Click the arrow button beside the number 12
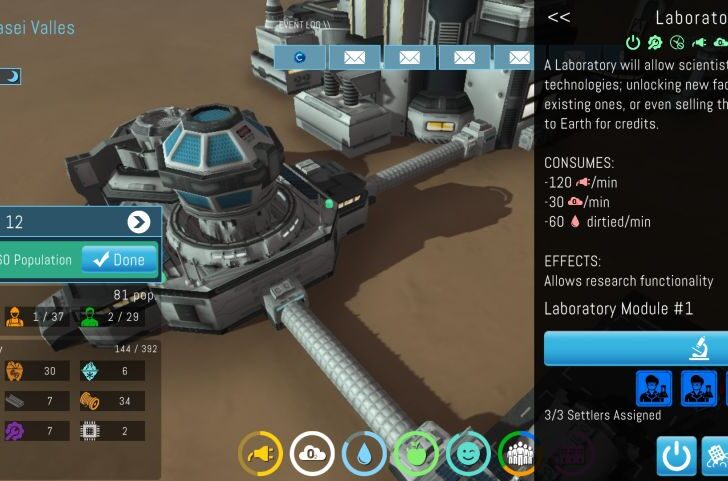This screenshot has height=481, width=728. (139, 222)
